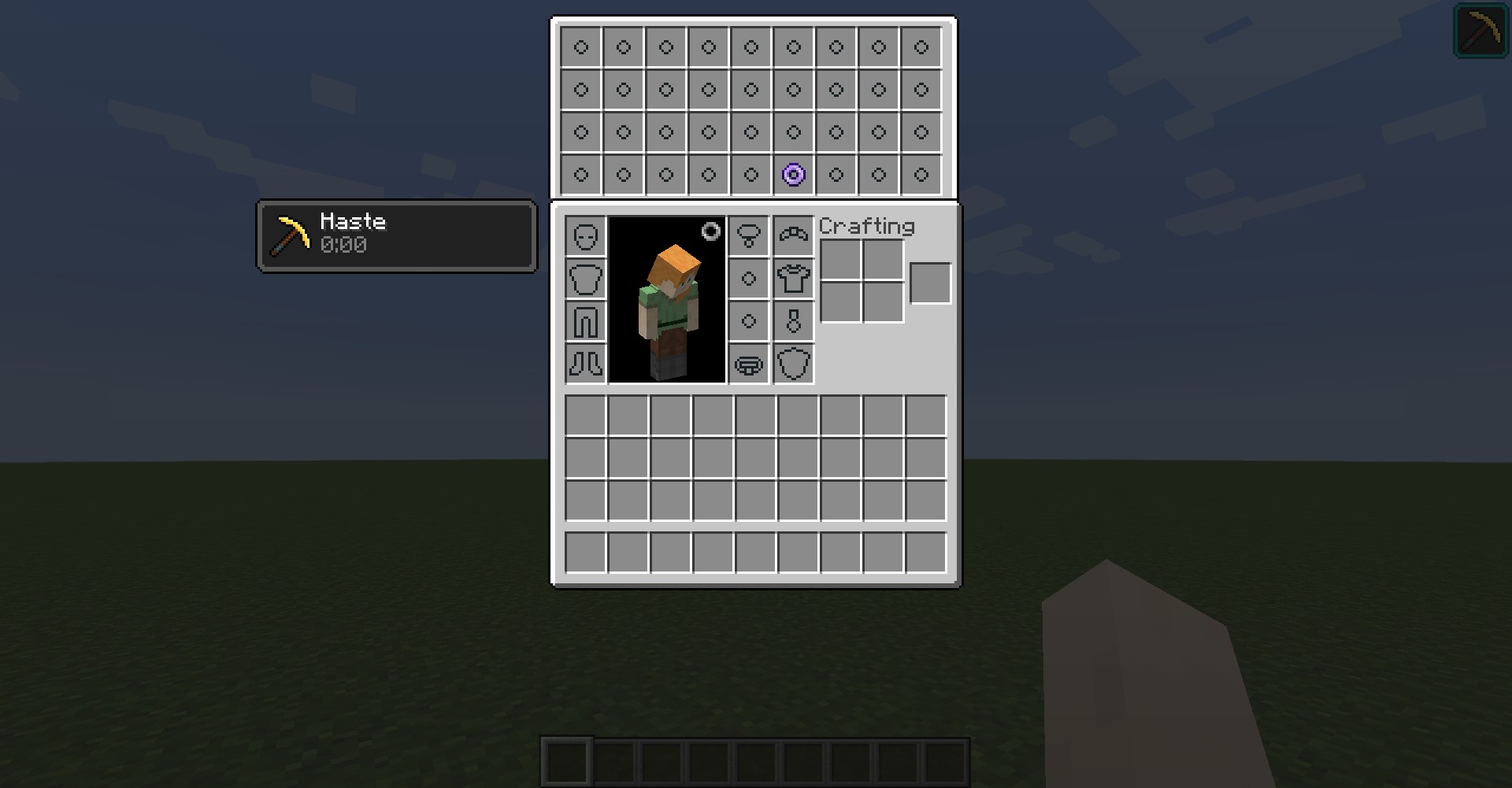Select the chestplate armor slot
The height and width of the screenshot is (788, 1512).
[x=586, y=279]
